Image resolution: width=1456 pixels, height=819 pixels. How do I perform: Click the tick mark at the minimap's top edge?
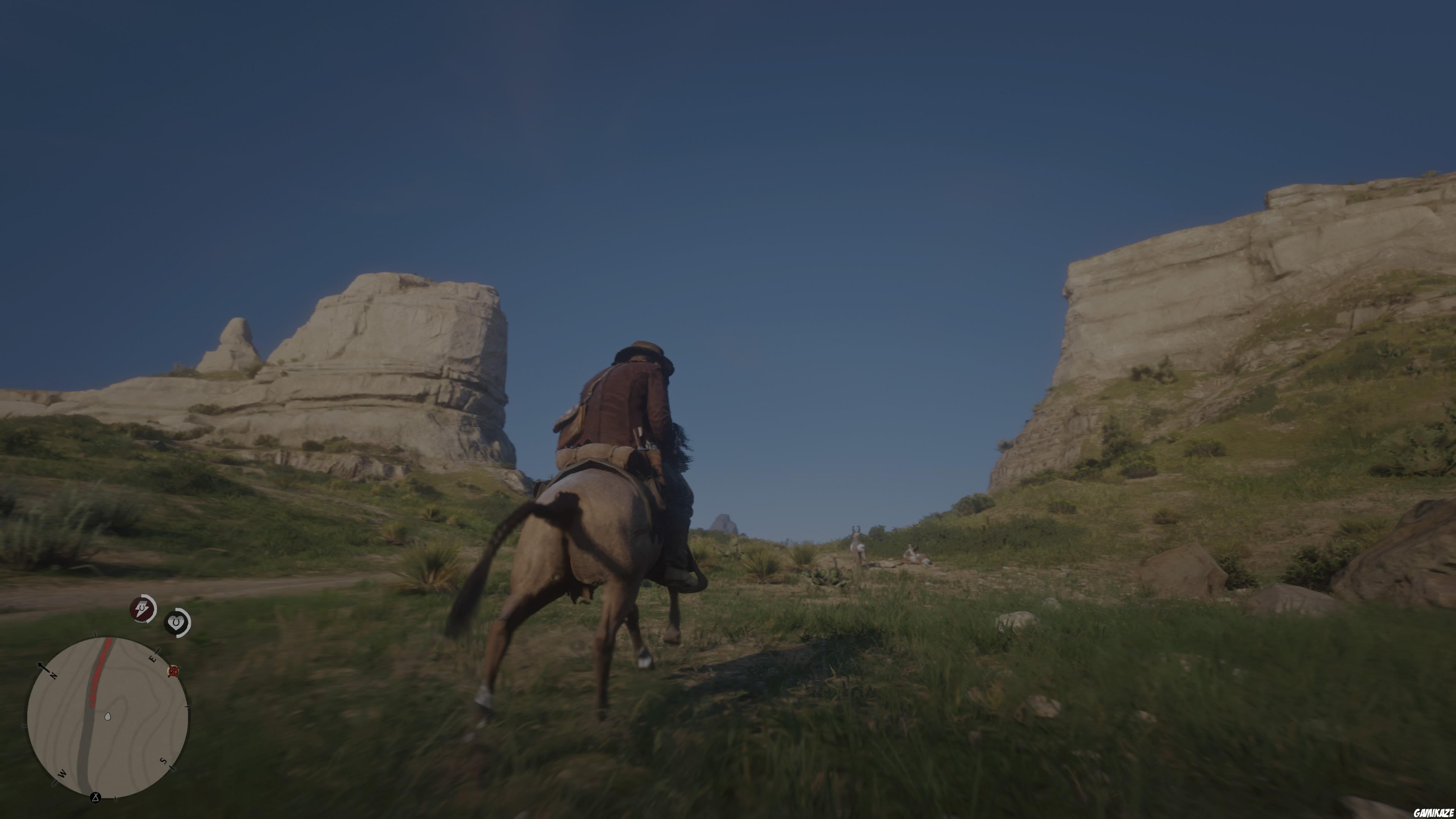click(96, 634)
